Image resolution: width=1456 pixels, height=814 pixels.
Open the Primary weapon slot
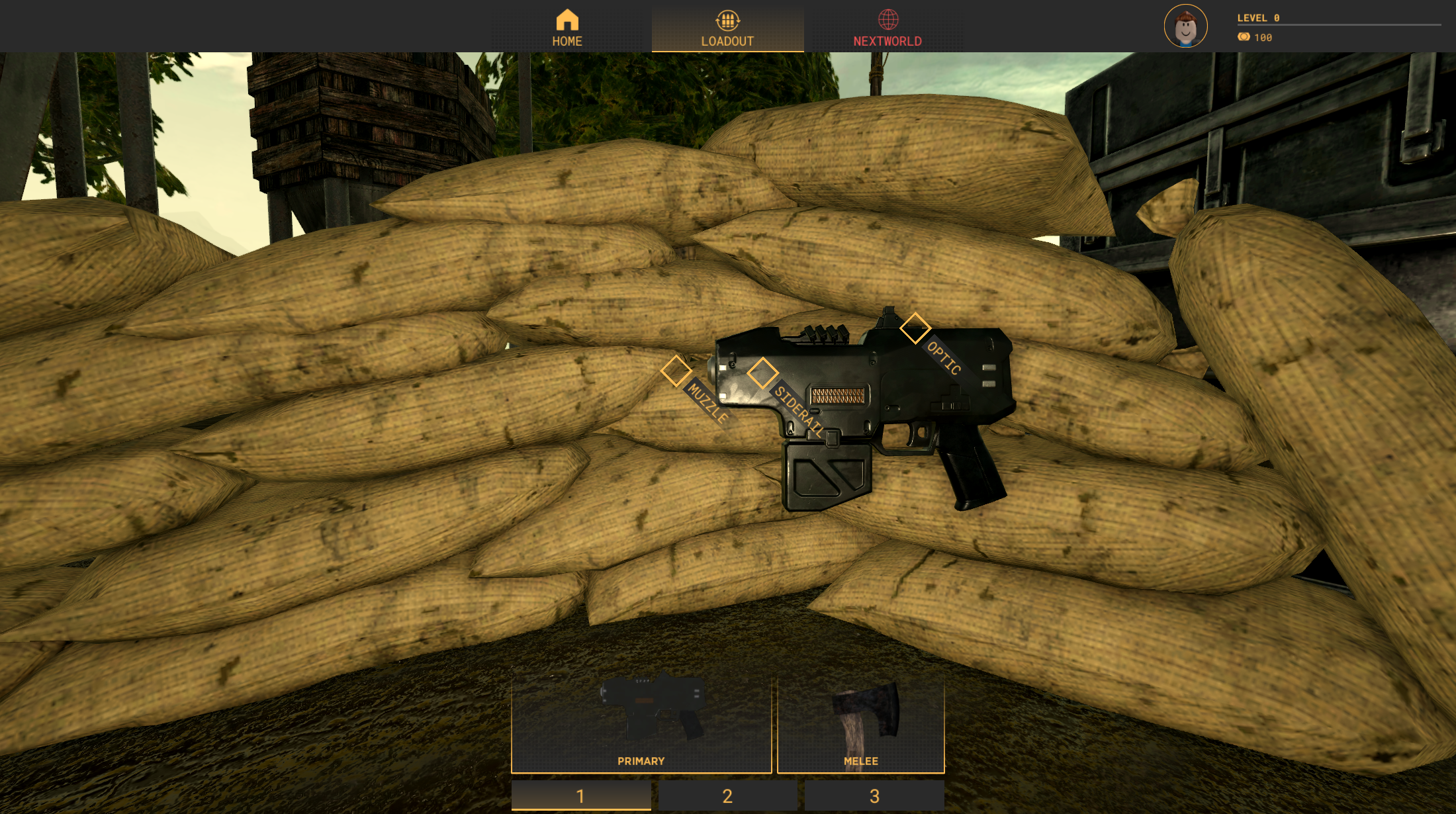coord(641,723)
